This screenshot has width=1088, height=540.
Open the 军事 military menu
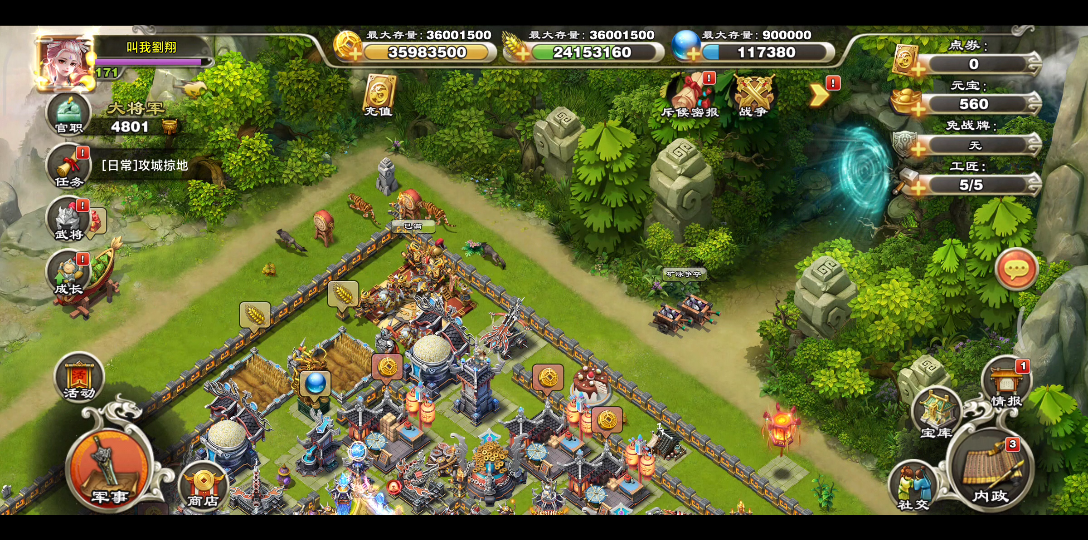108,465
